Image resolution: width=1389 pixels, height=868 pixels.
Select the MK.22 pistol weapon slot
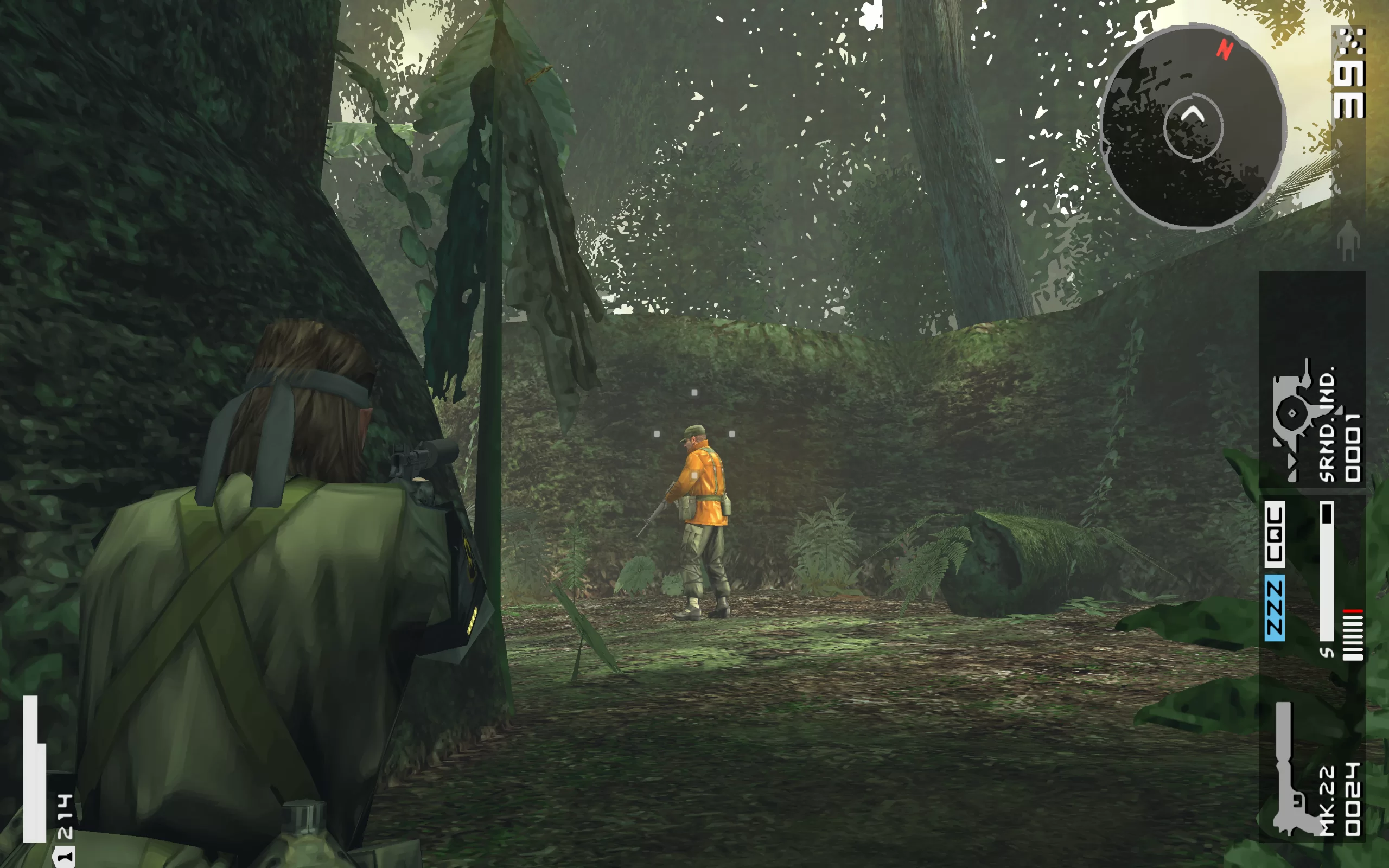click(x=1311, y=770)
